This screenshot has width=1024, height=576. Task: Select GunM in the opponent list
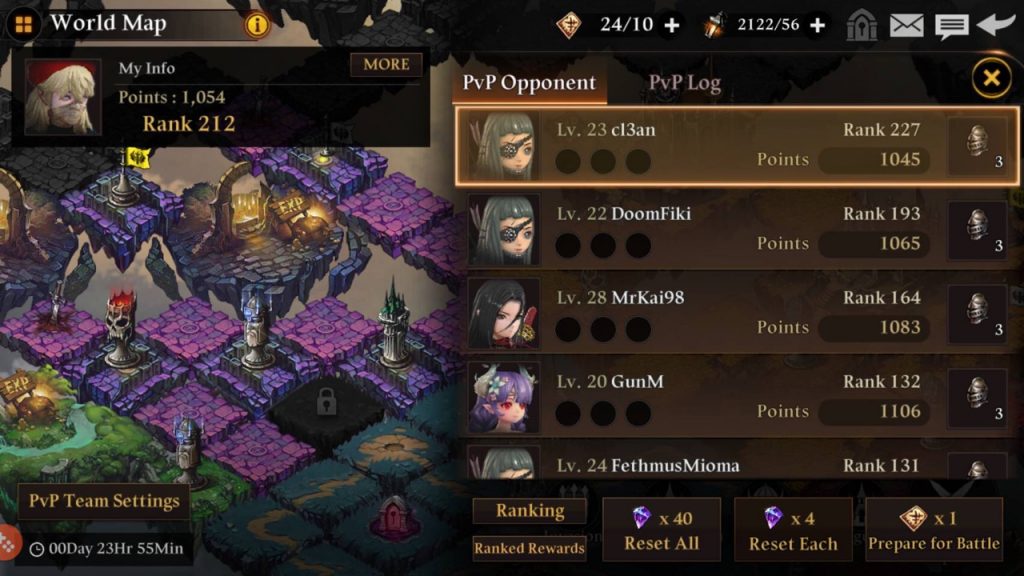click(700, 398)
